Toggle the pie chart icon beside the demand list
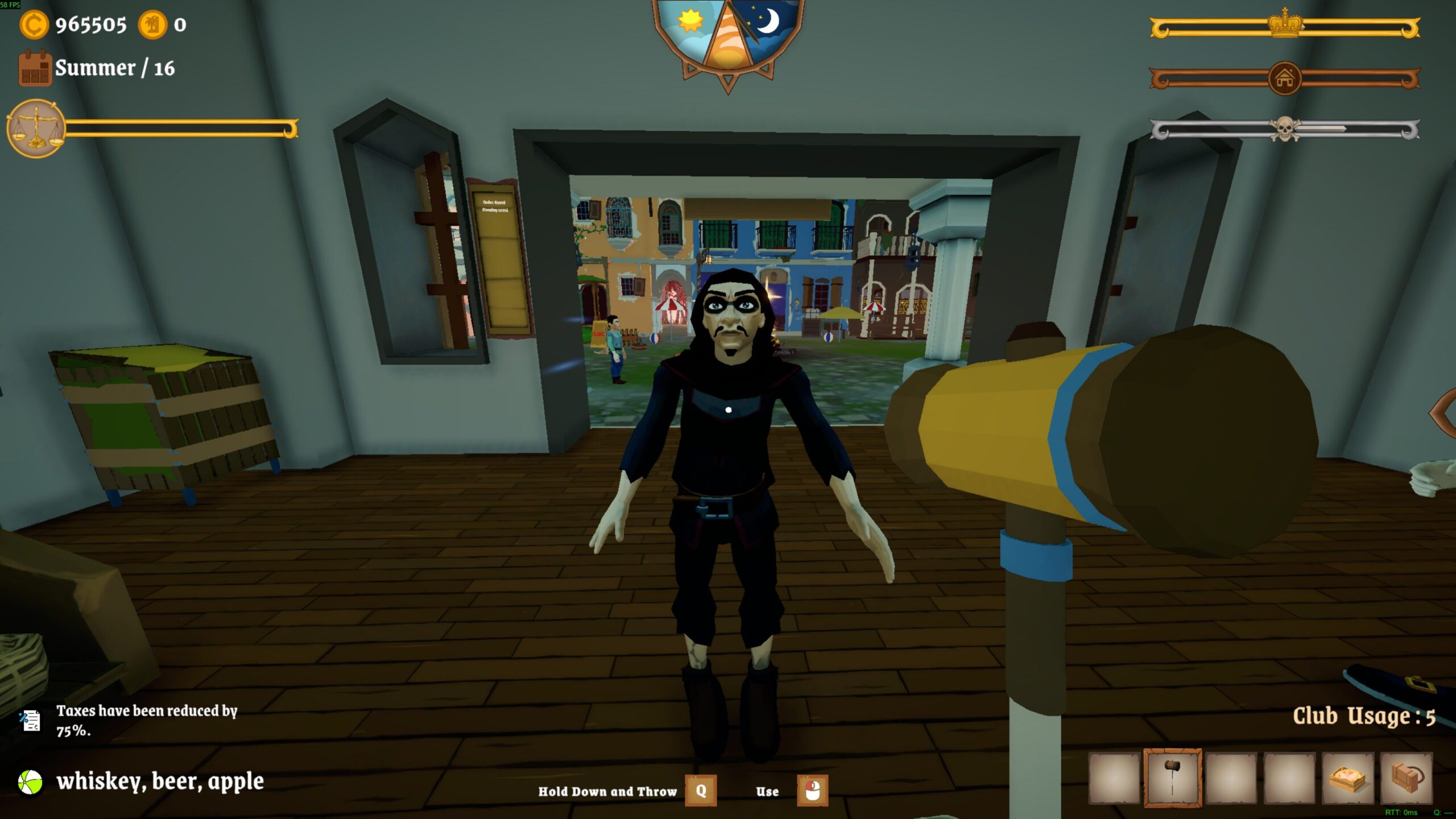1456x819 pixels. [31, 782]
